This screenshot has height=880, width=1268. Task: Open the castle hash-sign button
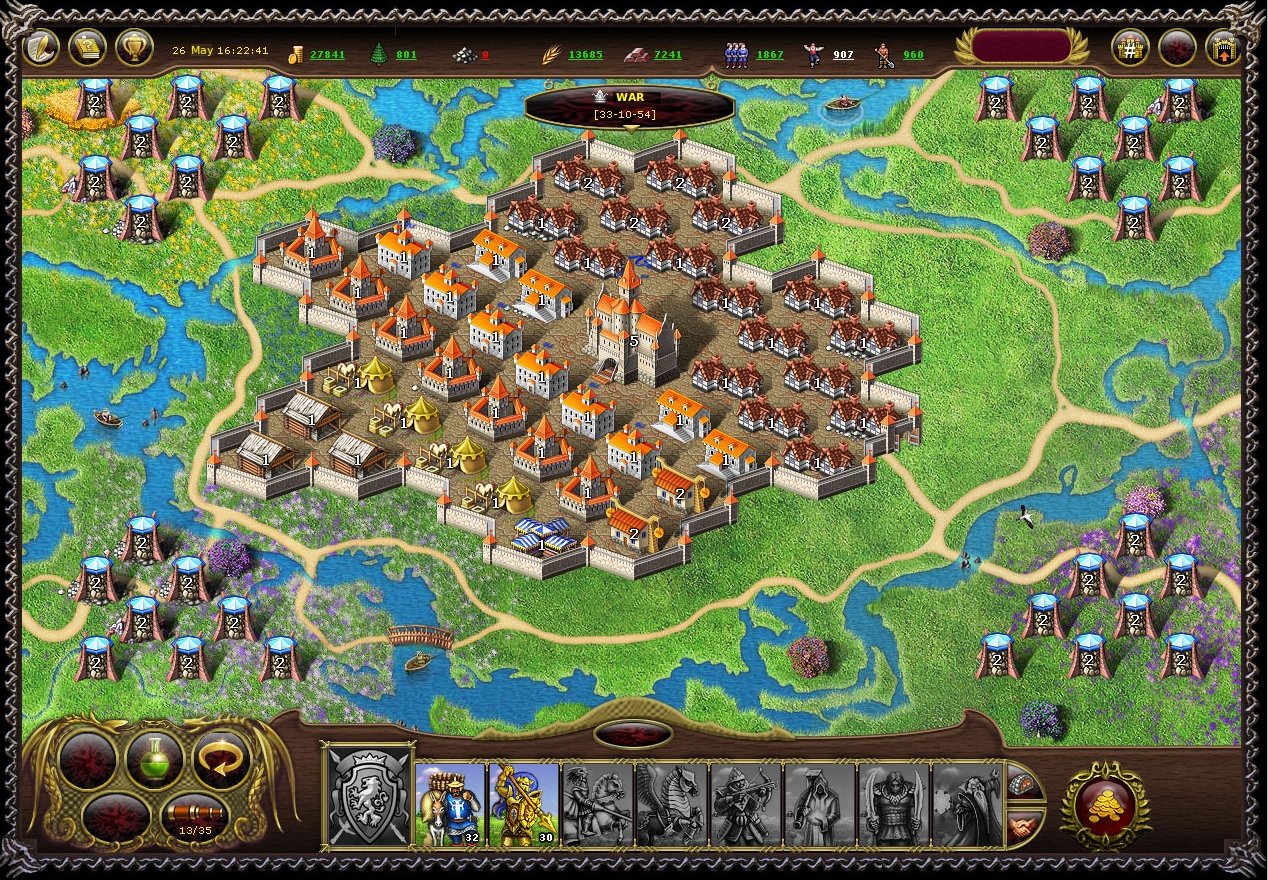[1130, 47]
